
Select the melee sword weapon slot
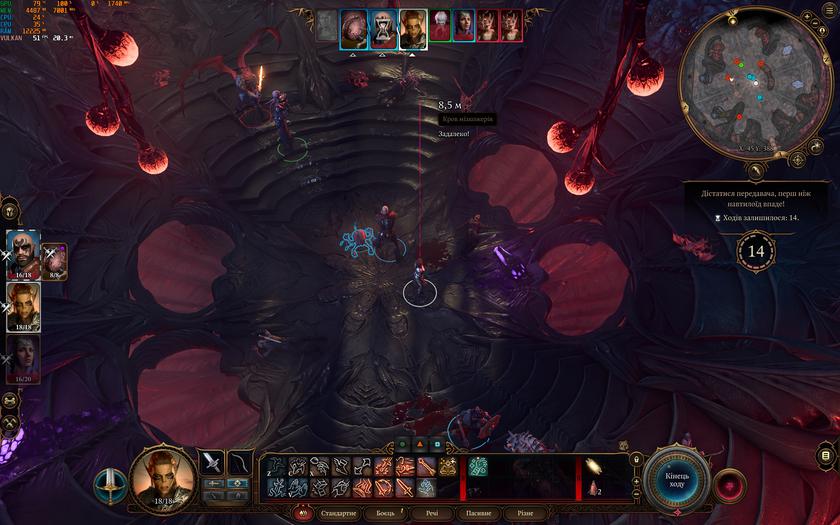212,462
